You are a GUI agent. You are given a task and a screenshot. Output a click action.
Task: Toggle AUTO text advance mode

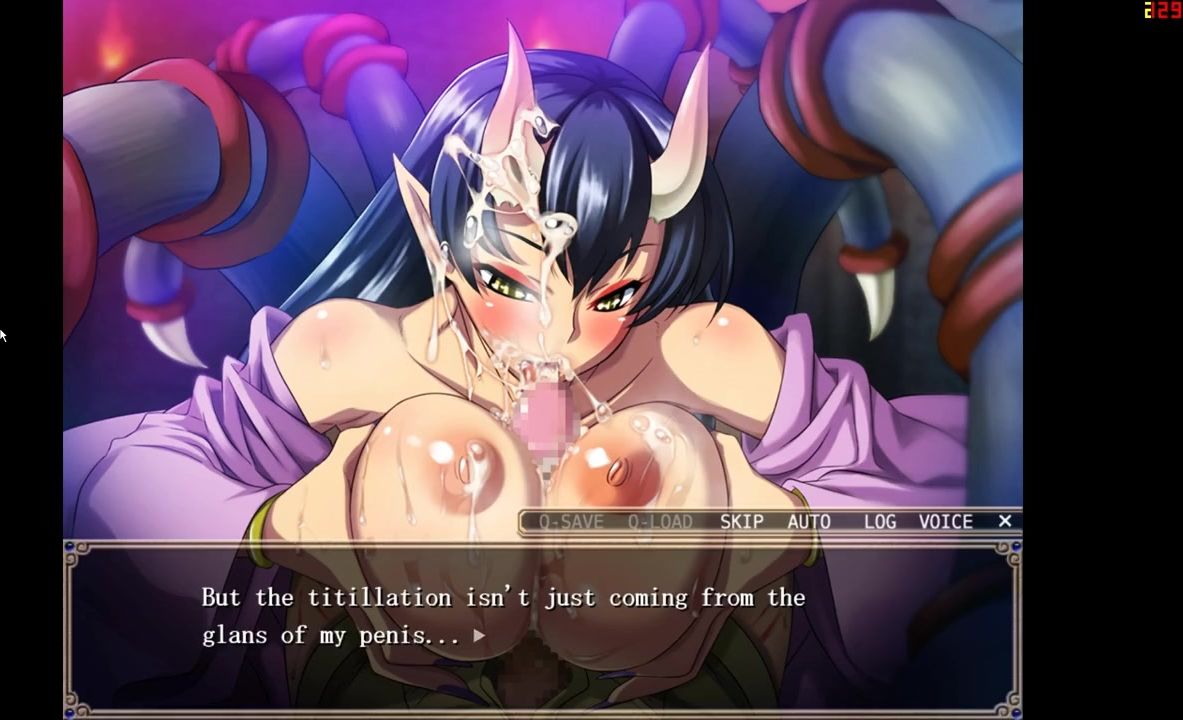click(x=809, y=522)
